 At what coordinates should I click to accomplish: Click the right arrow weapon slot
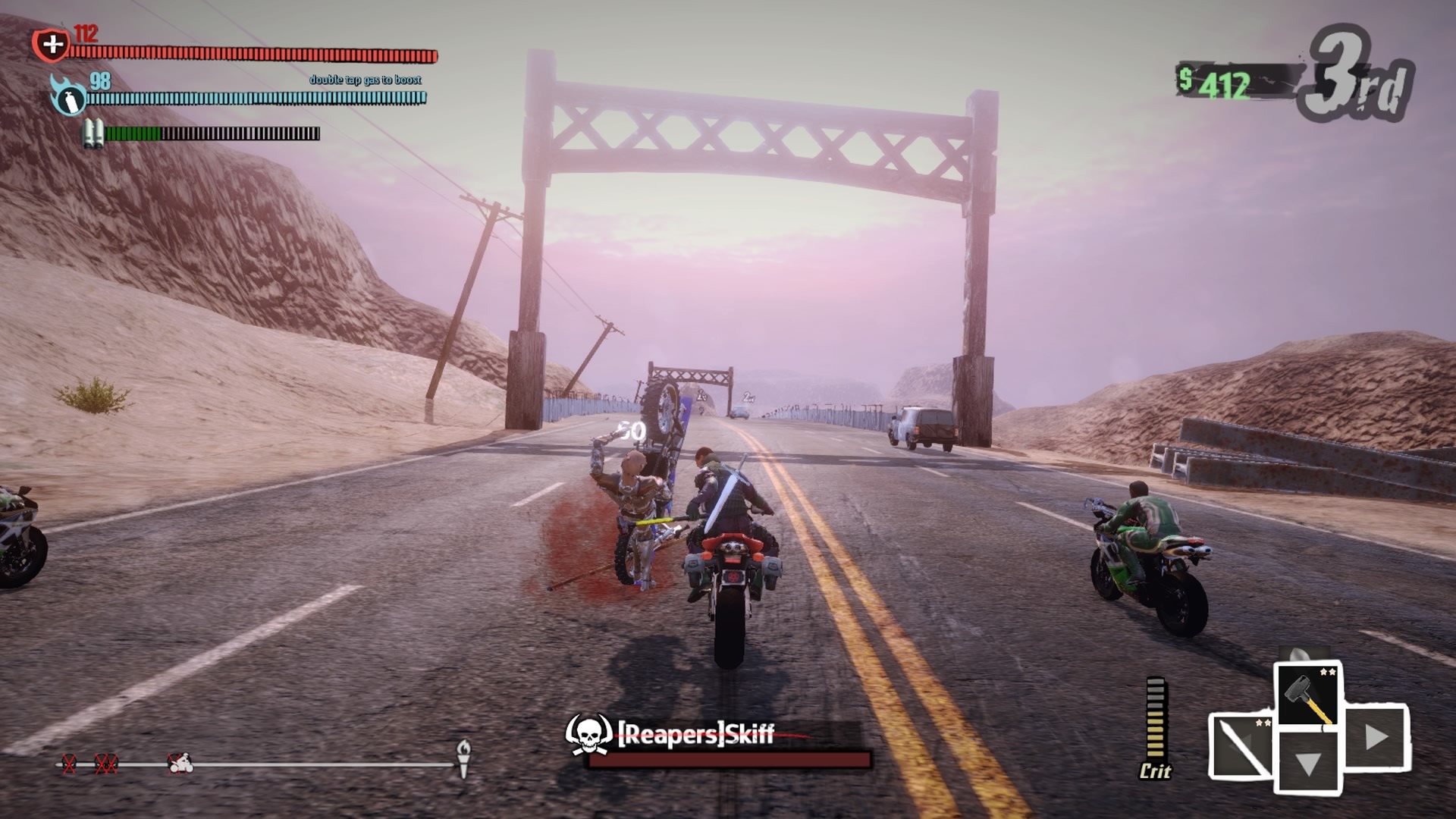click(x=1376, y=737)
